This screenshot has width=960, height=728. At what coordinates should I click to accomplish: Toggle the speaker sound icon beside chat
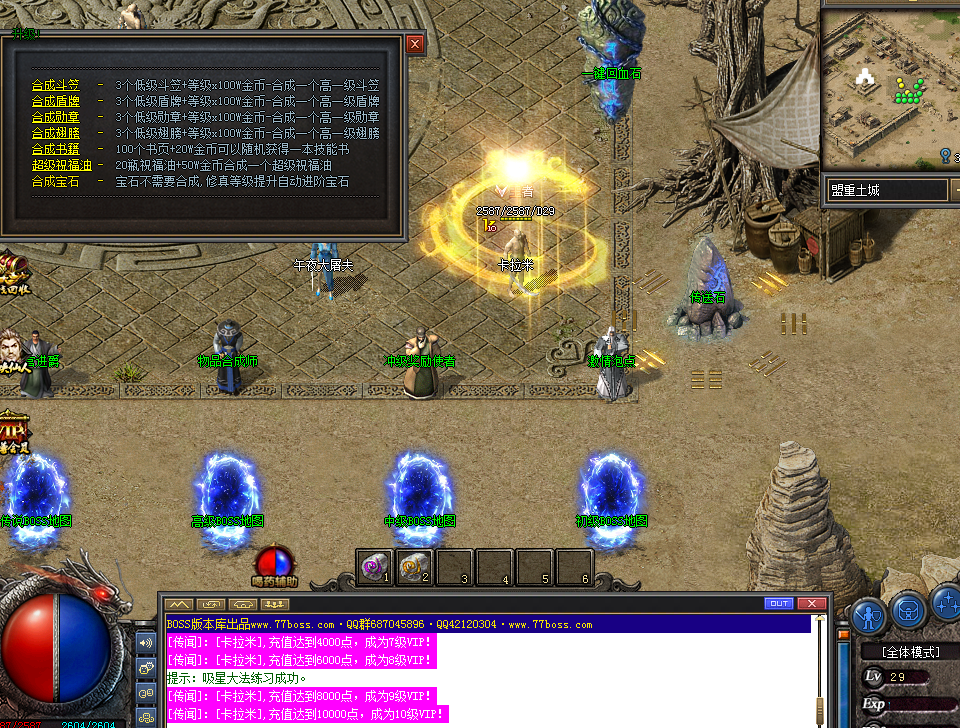coord(146,643)
